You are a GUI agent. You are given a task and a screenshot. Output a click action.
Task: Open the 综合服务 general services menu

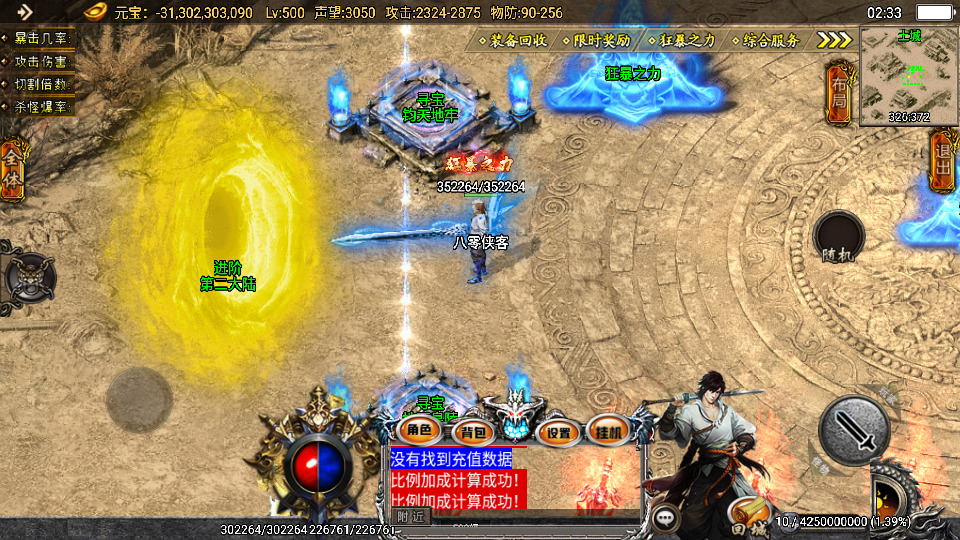(766, 41)
